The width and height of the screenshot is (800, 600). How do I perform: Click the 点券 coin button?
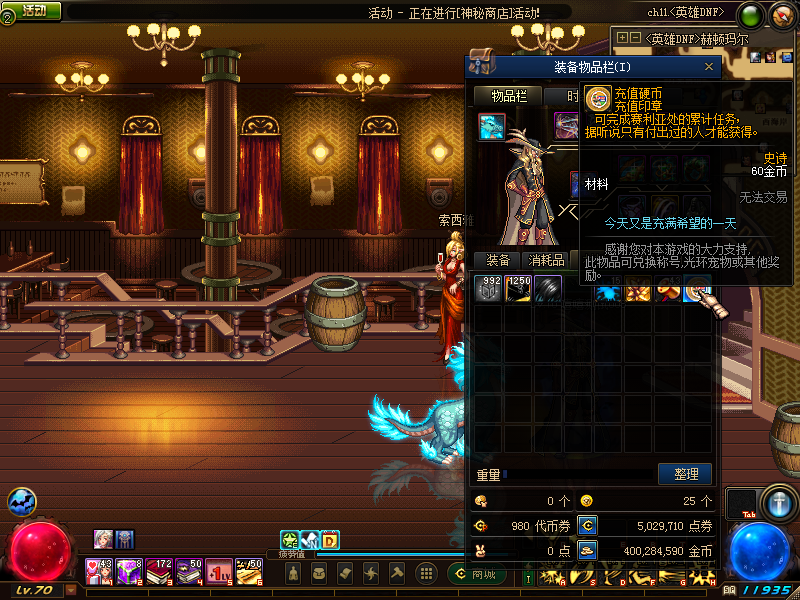[589, 525]
